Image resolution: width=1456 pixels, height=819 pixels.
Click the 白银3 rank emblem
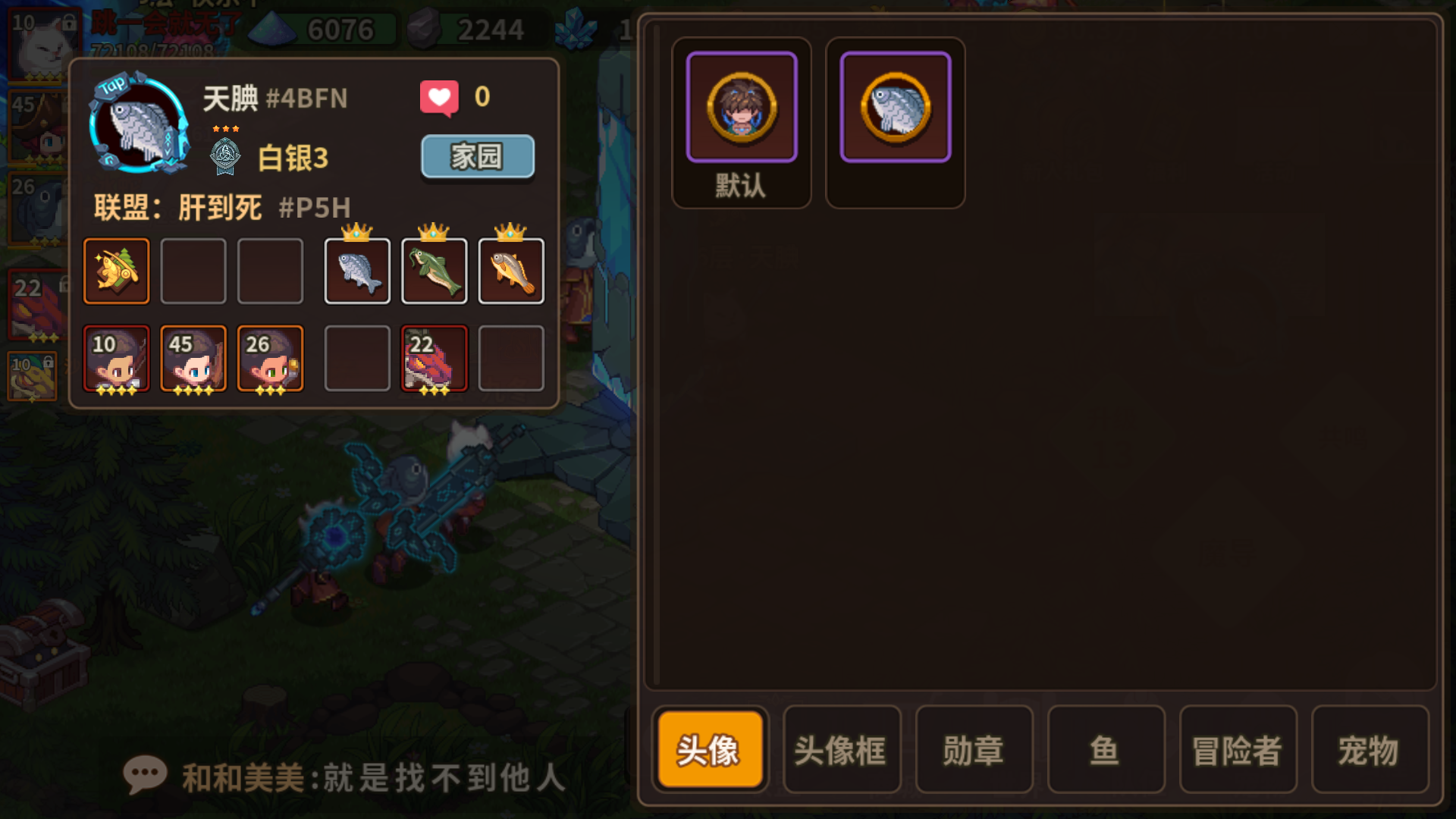224,157
